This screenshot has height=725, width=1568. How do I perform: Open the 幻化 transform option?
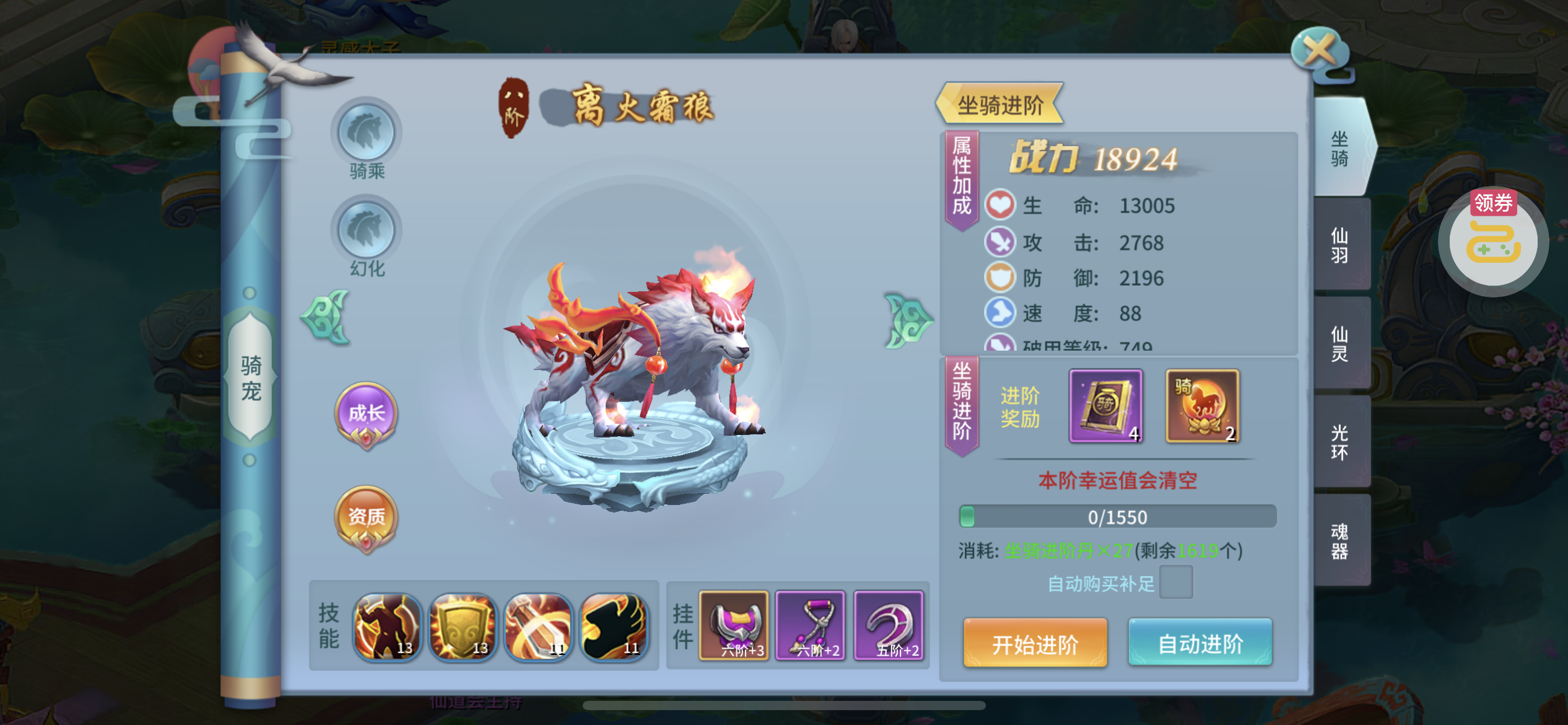(x=366, y=231)
